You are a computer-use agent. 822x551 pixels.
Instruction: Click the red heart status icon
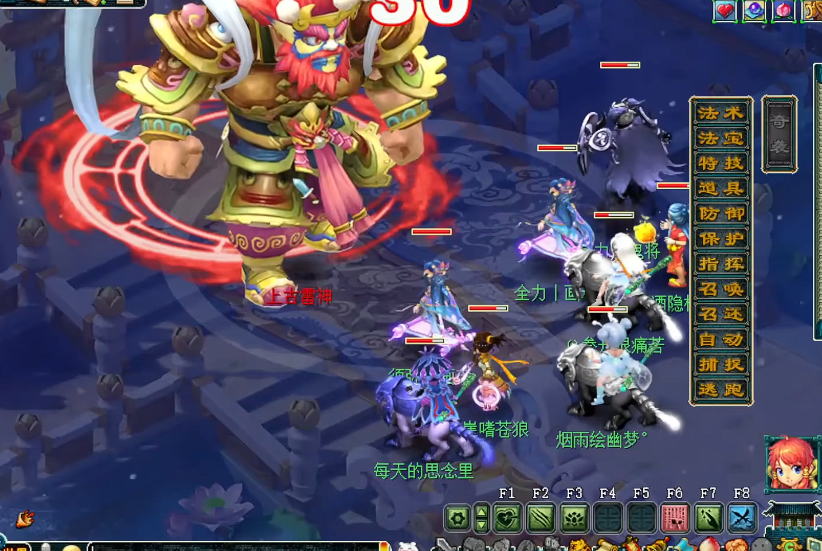point(725,11)
